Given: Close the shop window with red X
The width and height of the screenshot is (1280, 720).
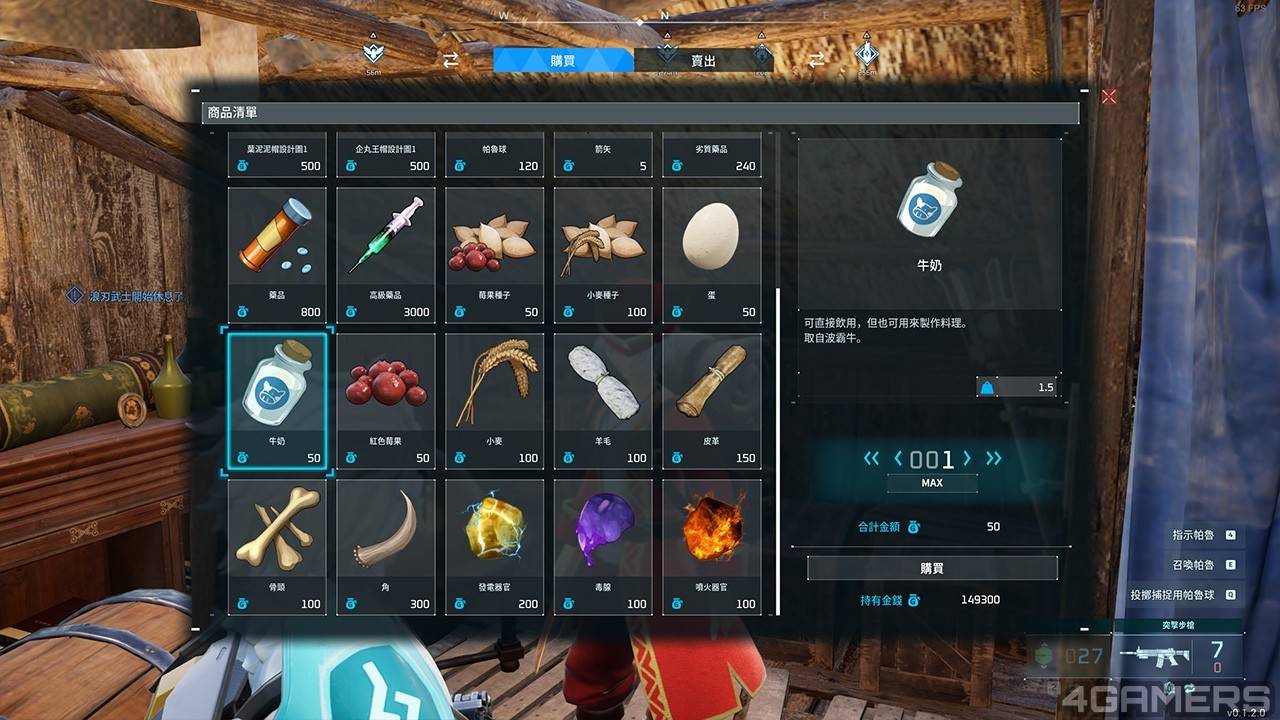Looking at the screenshot, I should pyautogui.click(x=1108, y=96).
